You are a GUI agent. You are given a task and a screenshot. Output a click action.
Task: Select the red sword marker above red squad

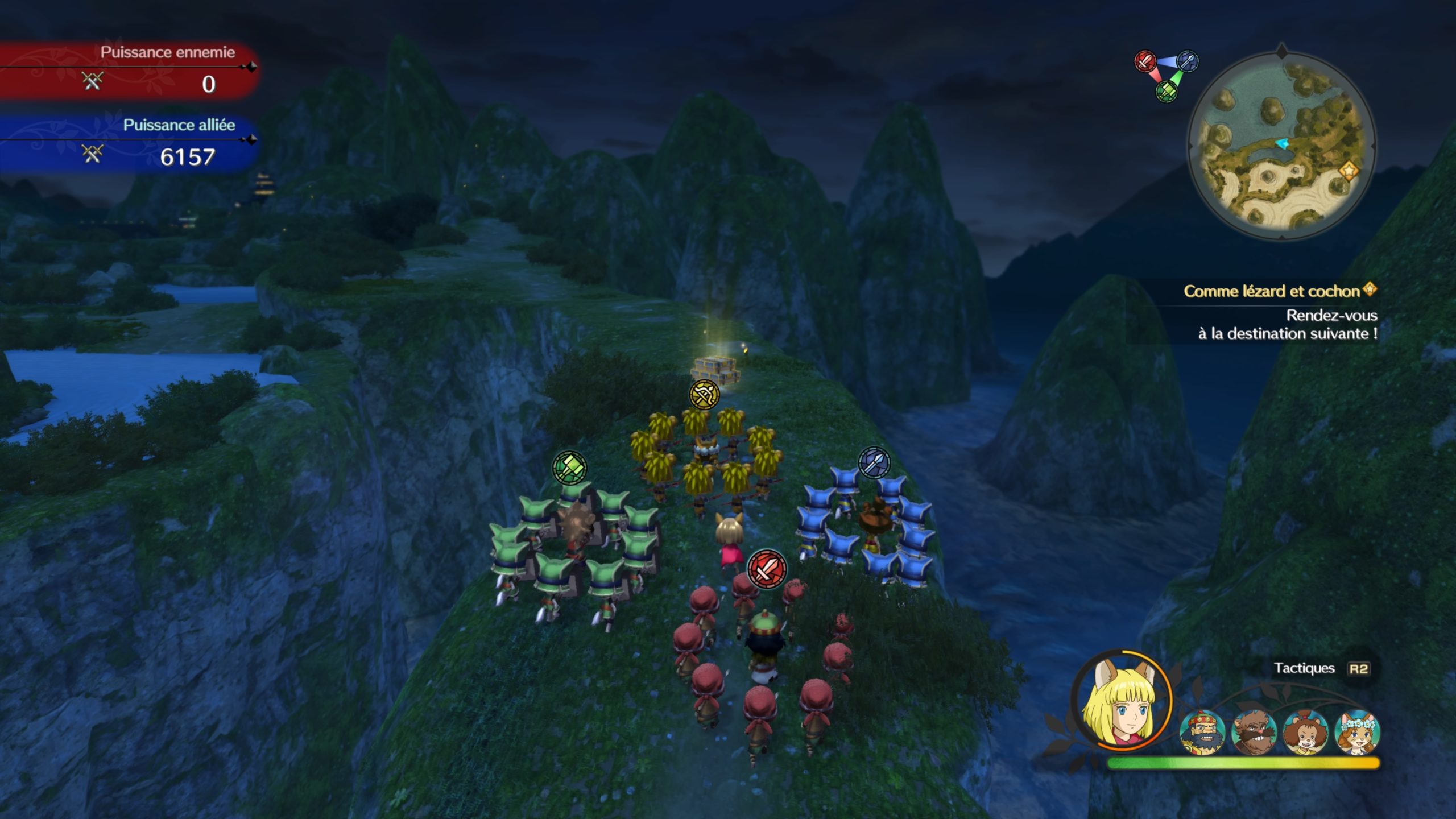point(767,568)
